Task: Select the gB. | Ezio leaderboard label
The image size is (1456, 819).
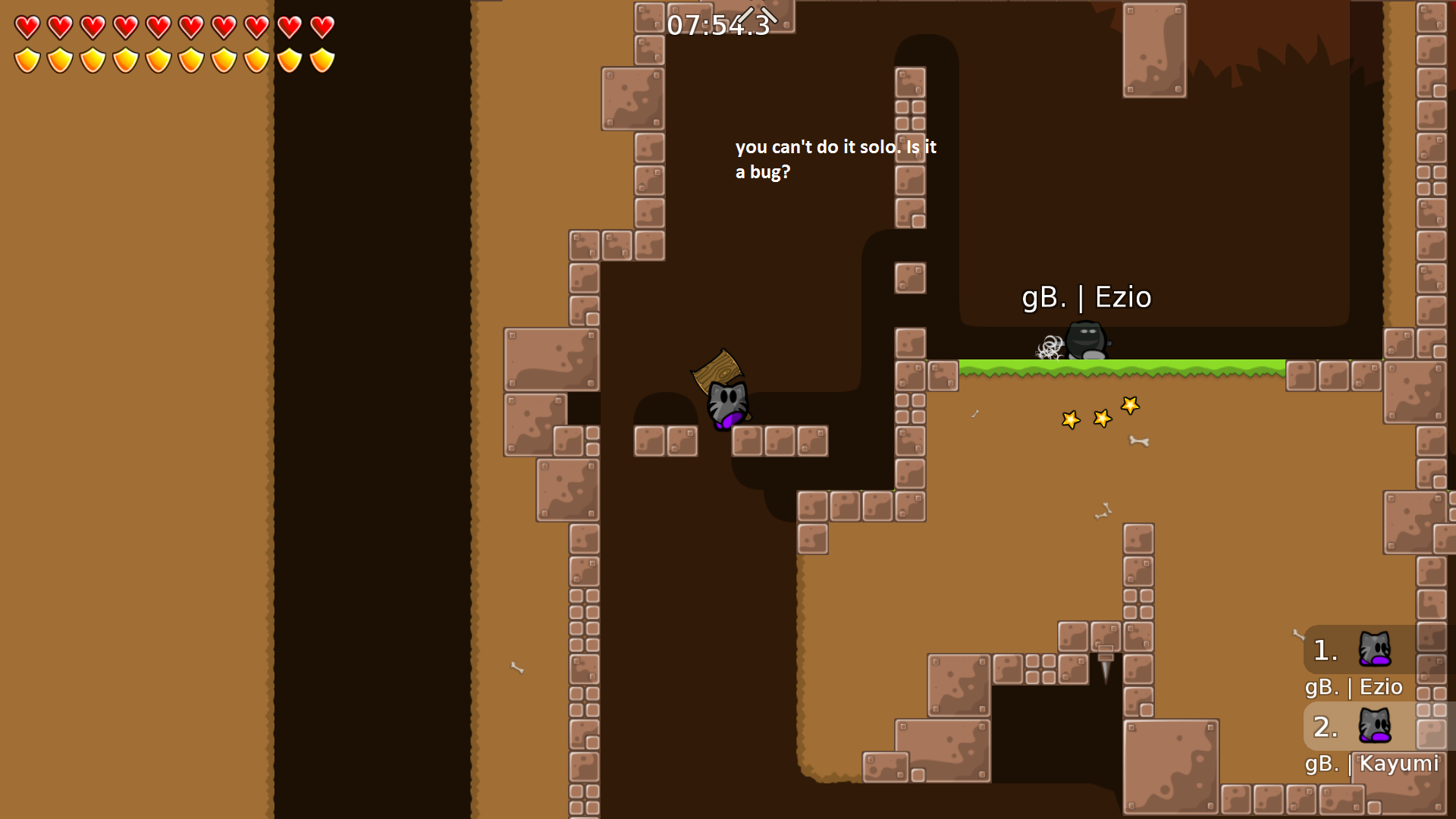Action: point(1354,687)
